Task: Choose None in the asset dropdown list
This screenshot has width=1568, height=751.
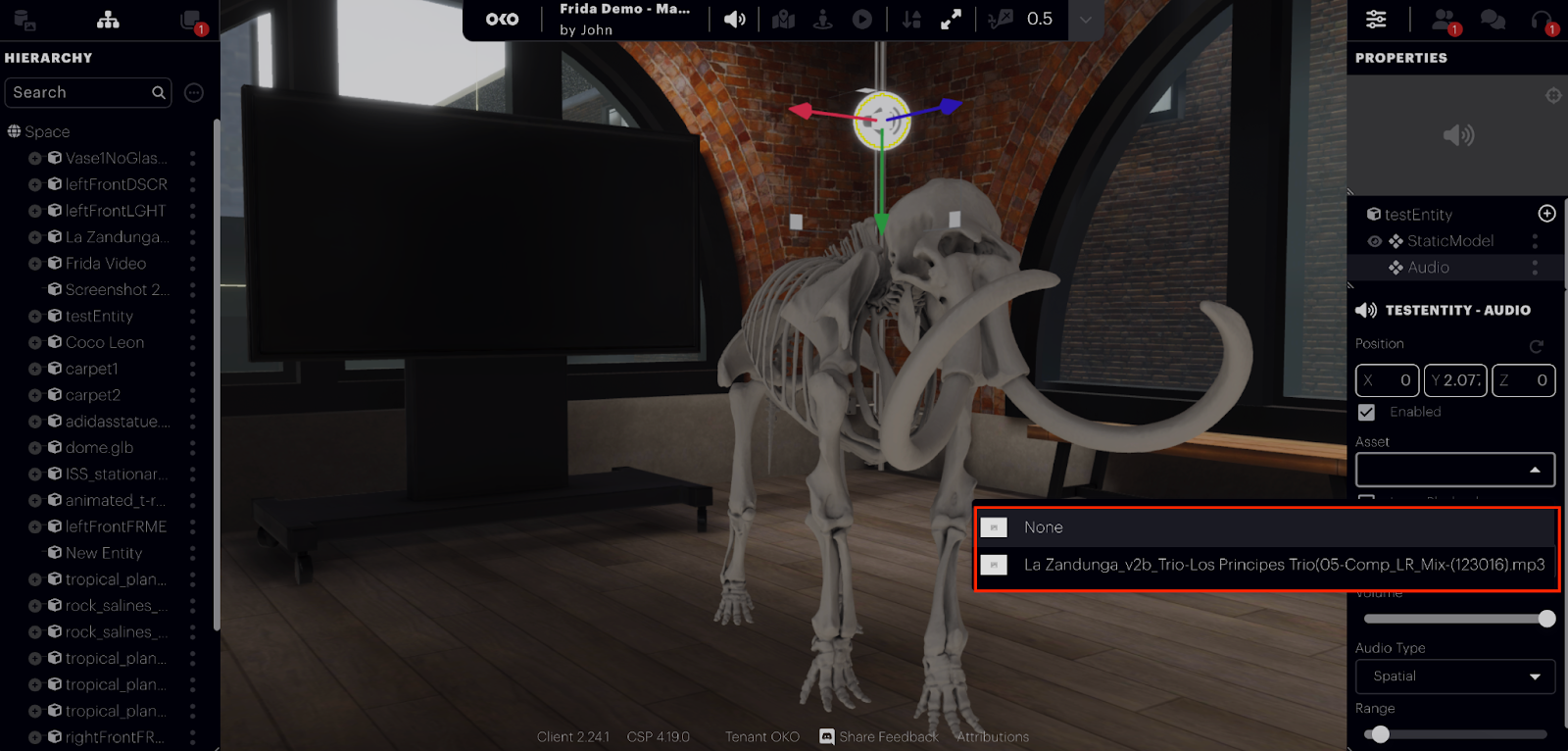Action: pyautogui.click(x=1044, y=527)
